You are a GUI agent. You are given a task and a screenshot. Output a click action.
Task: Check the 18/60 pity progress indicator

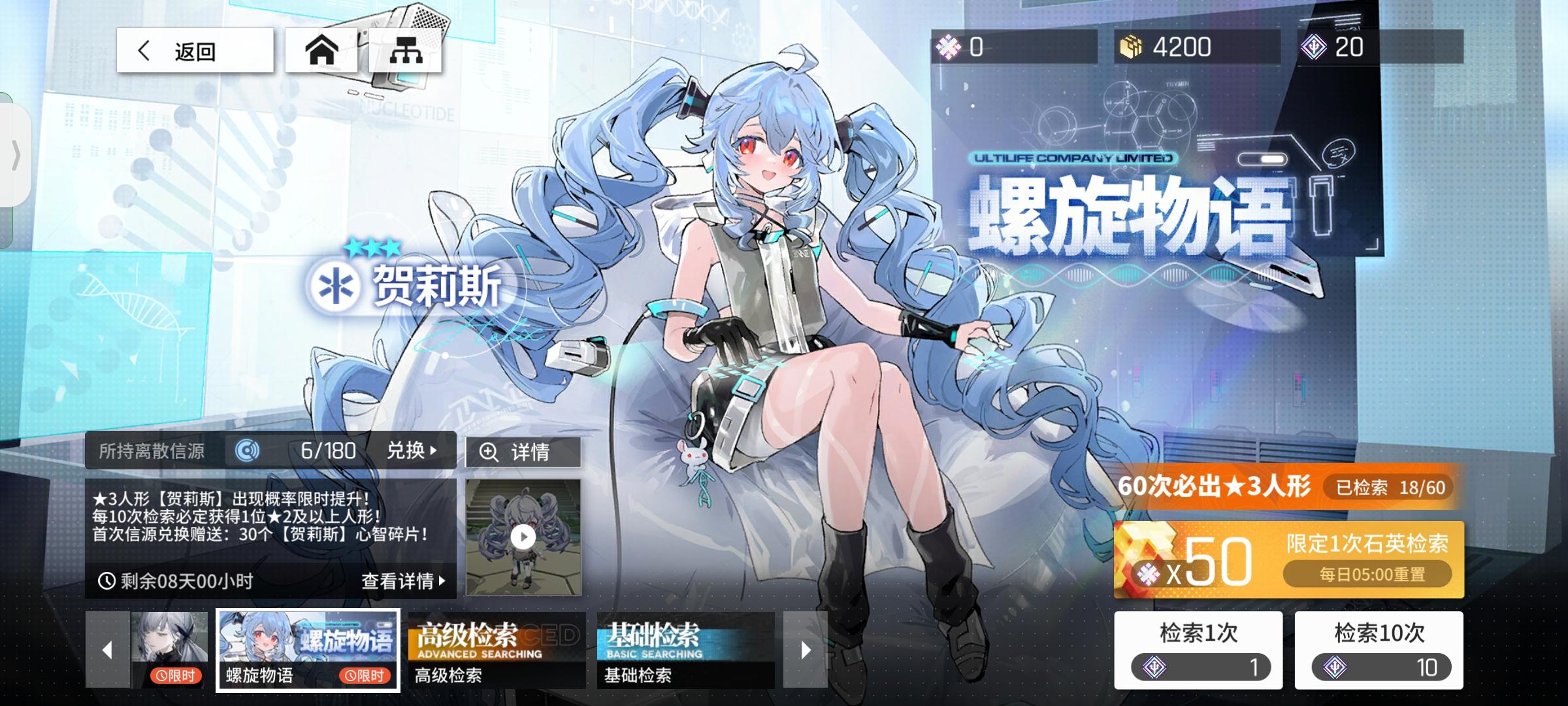[1389, 488]
